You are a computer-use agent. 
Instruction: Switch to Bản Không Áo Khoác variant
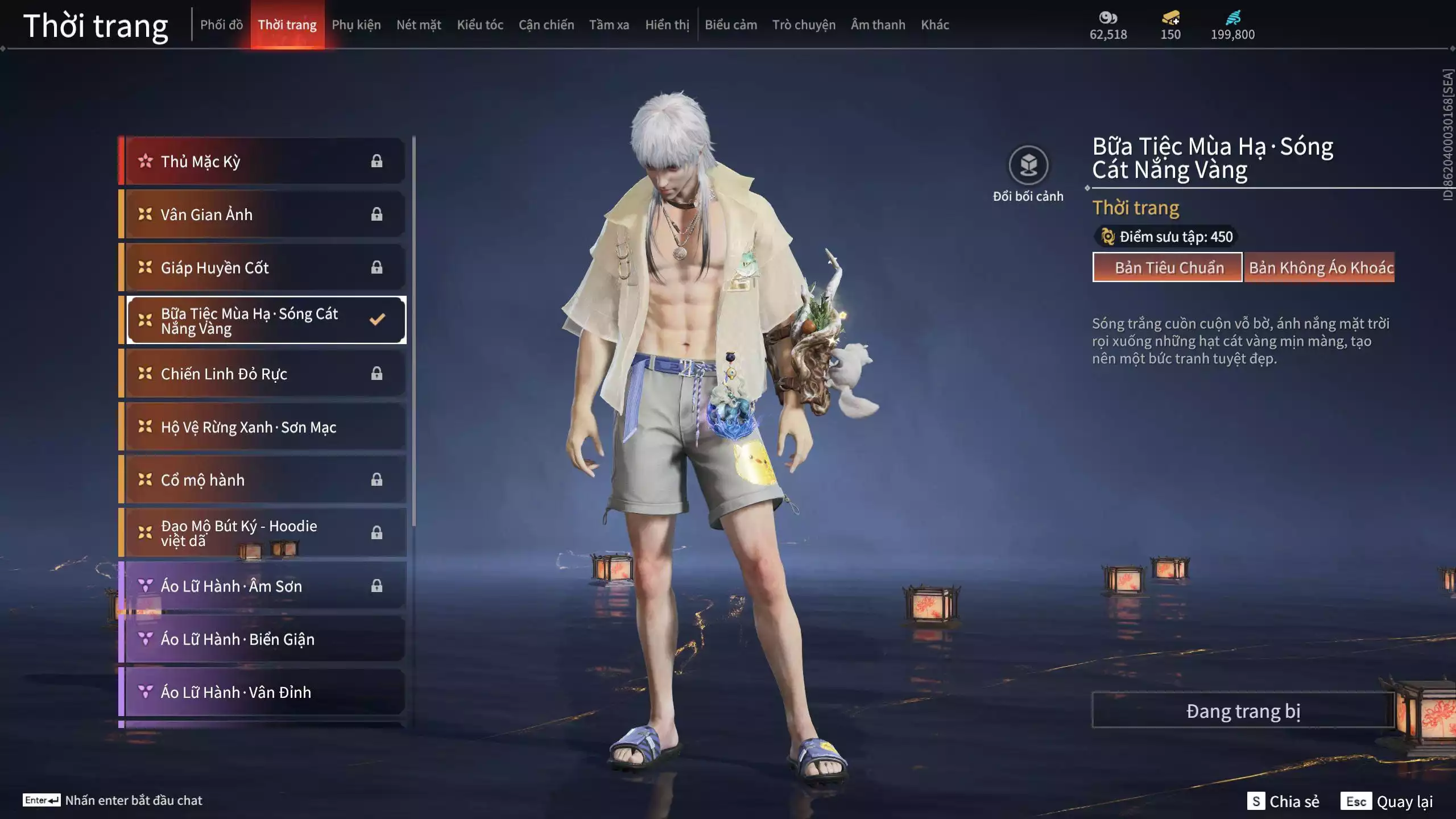1320,267
